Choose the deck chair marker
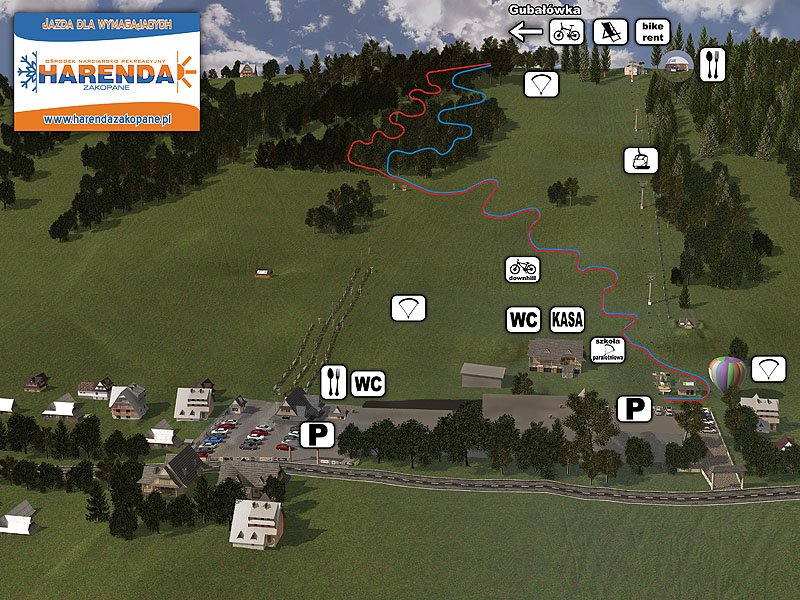 (x=607, y=32)
